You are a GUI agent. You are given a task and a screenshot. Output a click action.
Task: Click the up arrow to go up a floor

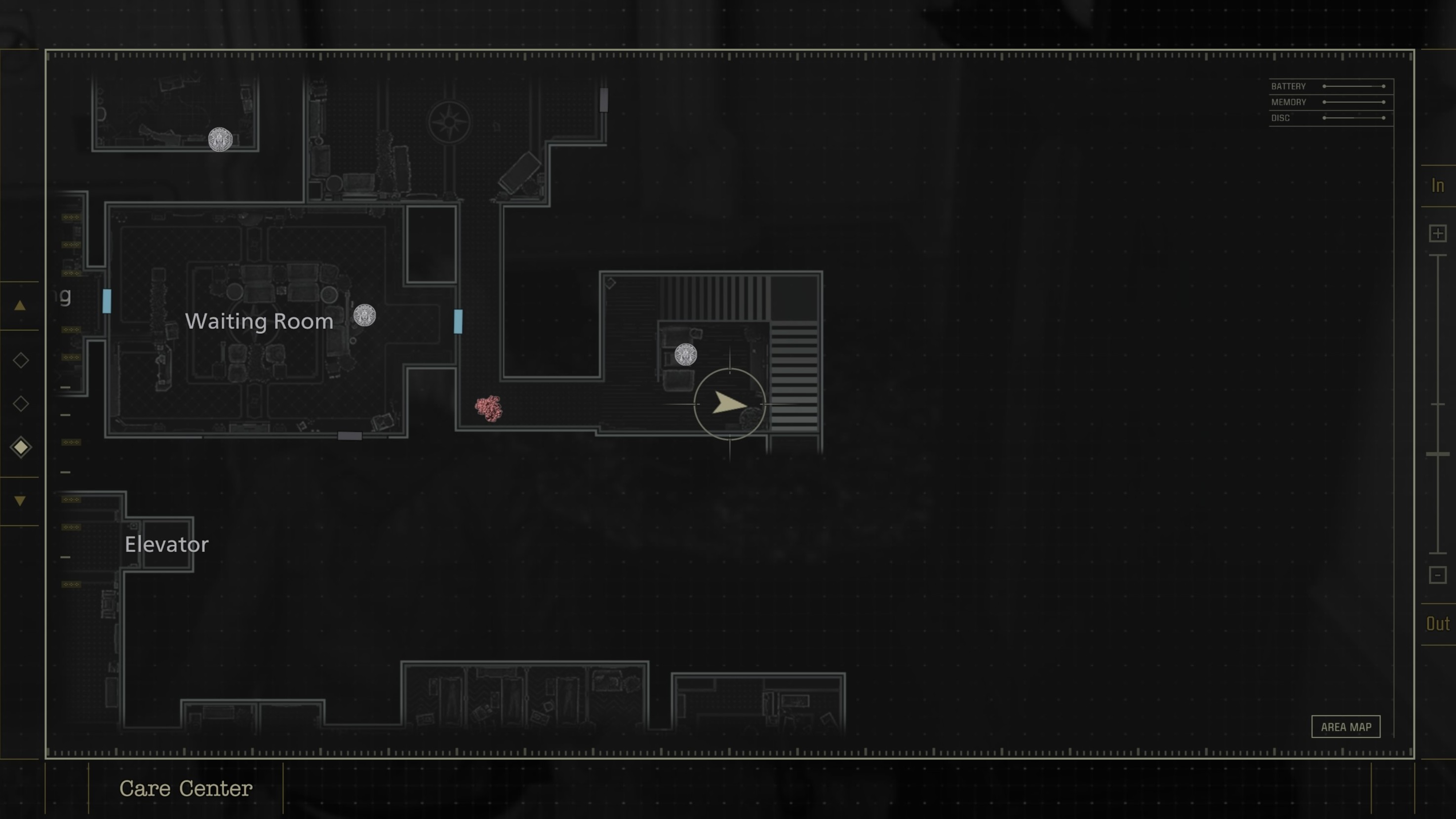point(20,305)
